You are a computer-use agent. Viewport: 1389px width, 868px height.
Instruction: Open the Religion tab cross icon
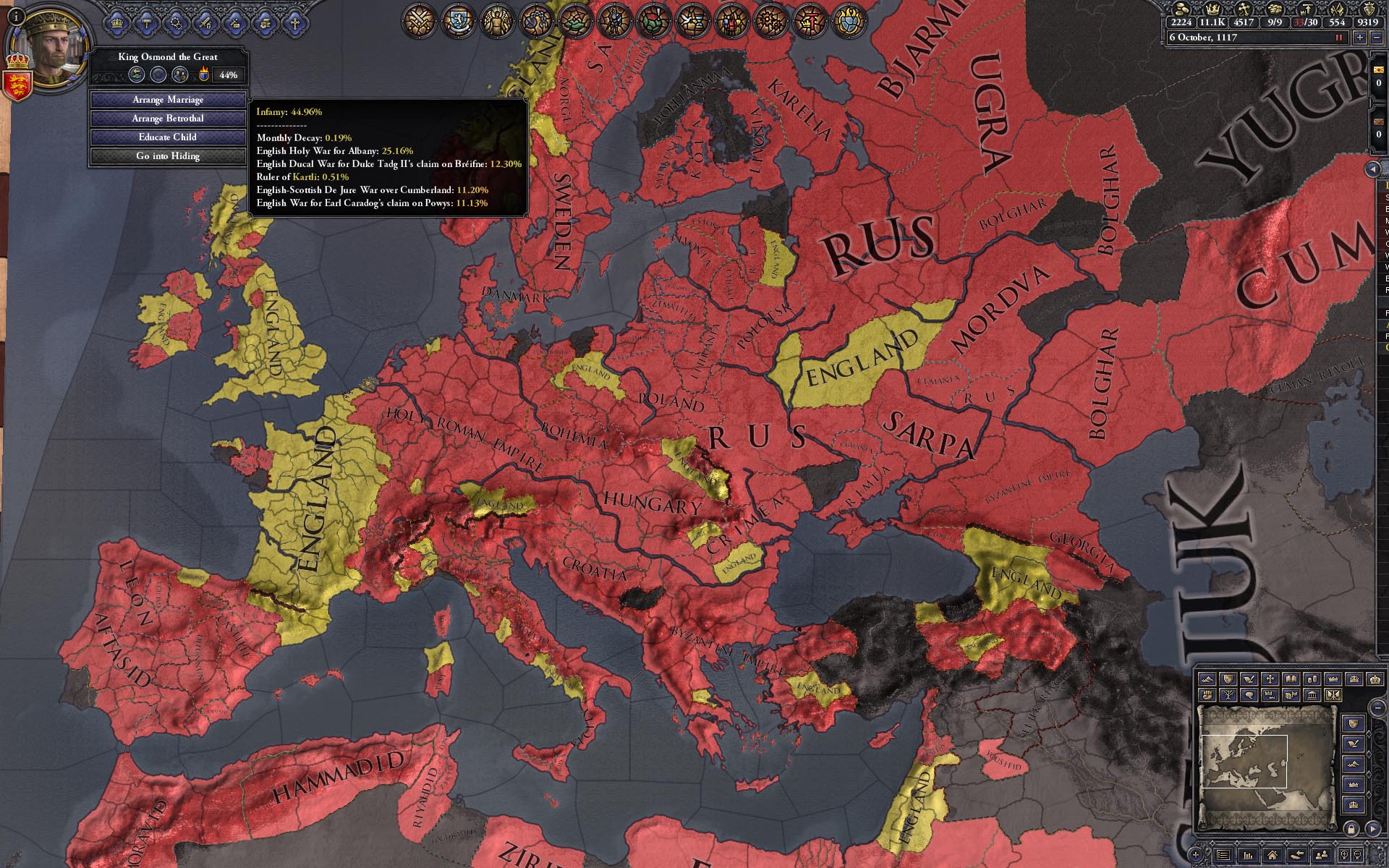click(x=295, y=24)
